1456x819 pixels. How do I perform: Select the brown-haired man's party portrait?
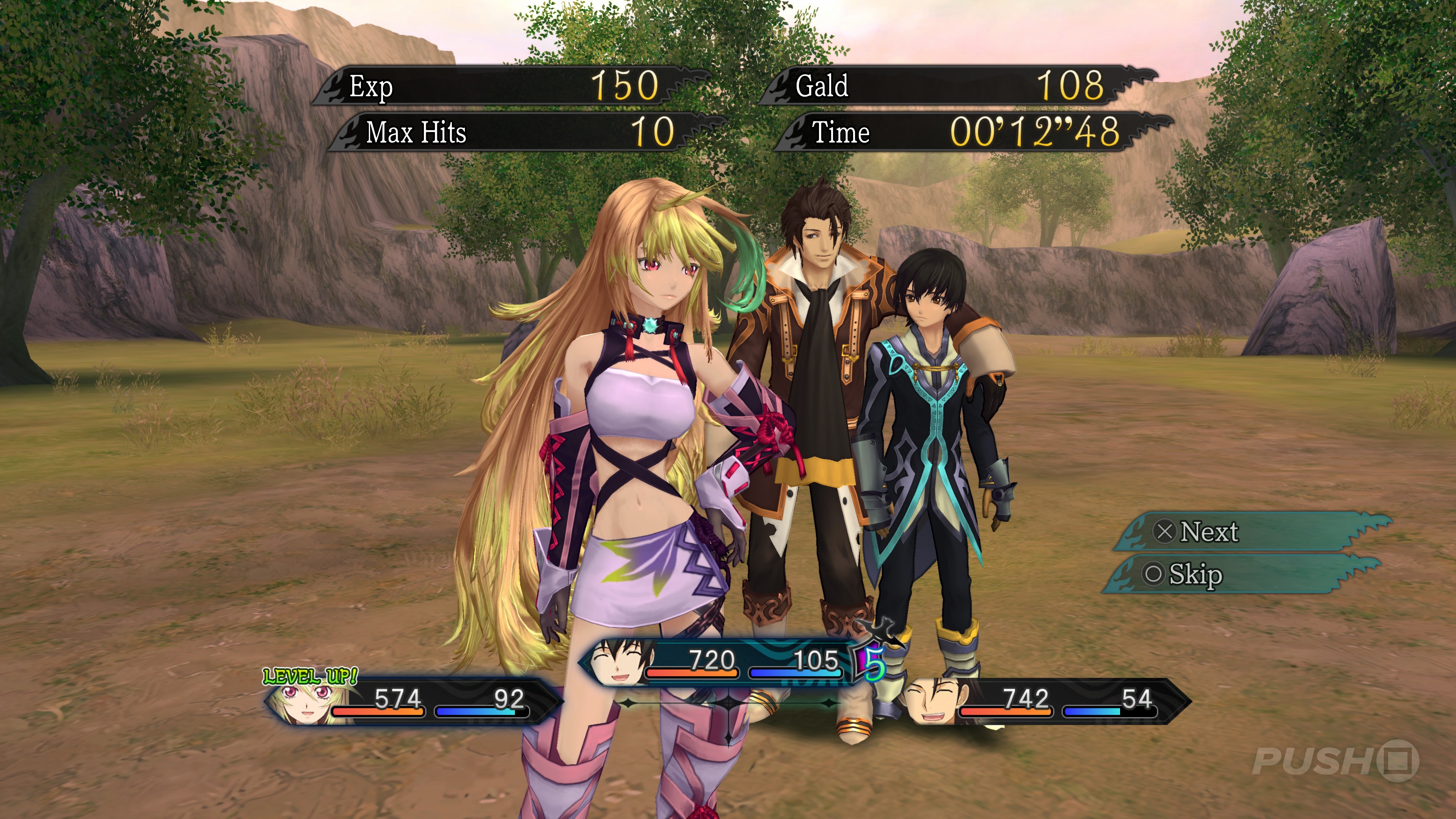coord(932,701)
